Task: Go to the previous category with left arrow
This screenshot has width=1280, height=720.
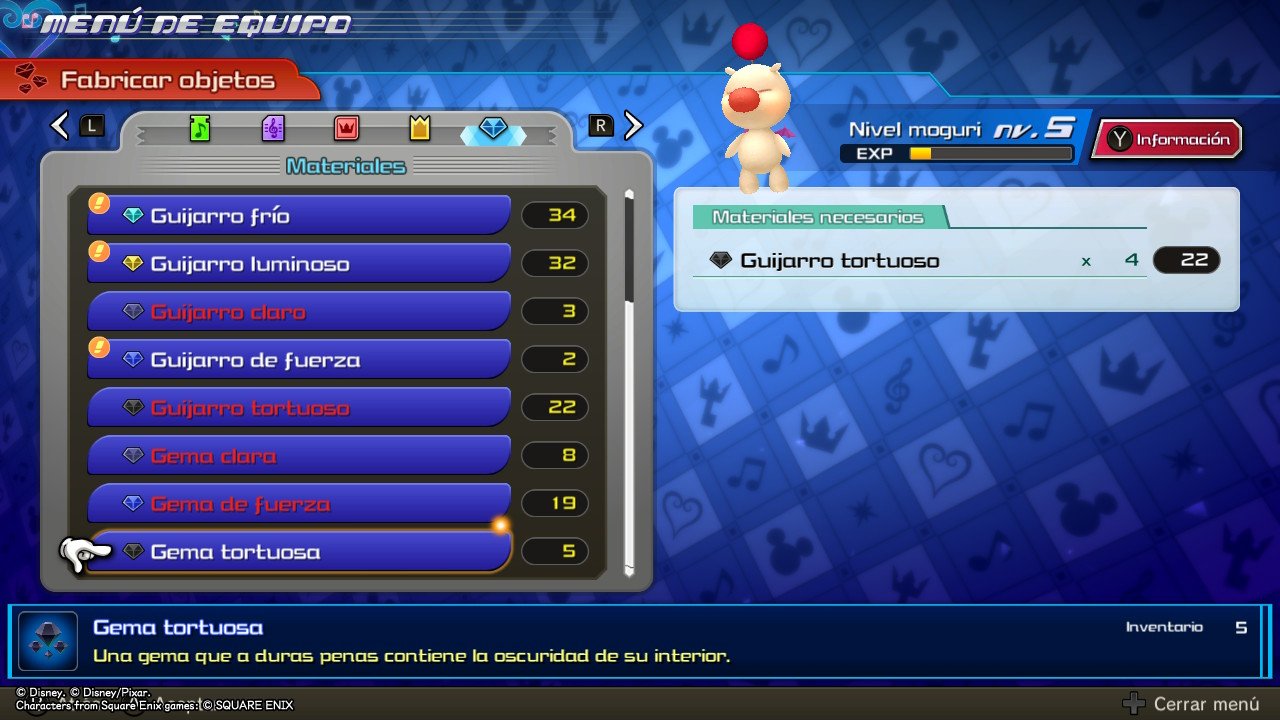Action: [60, 125]
